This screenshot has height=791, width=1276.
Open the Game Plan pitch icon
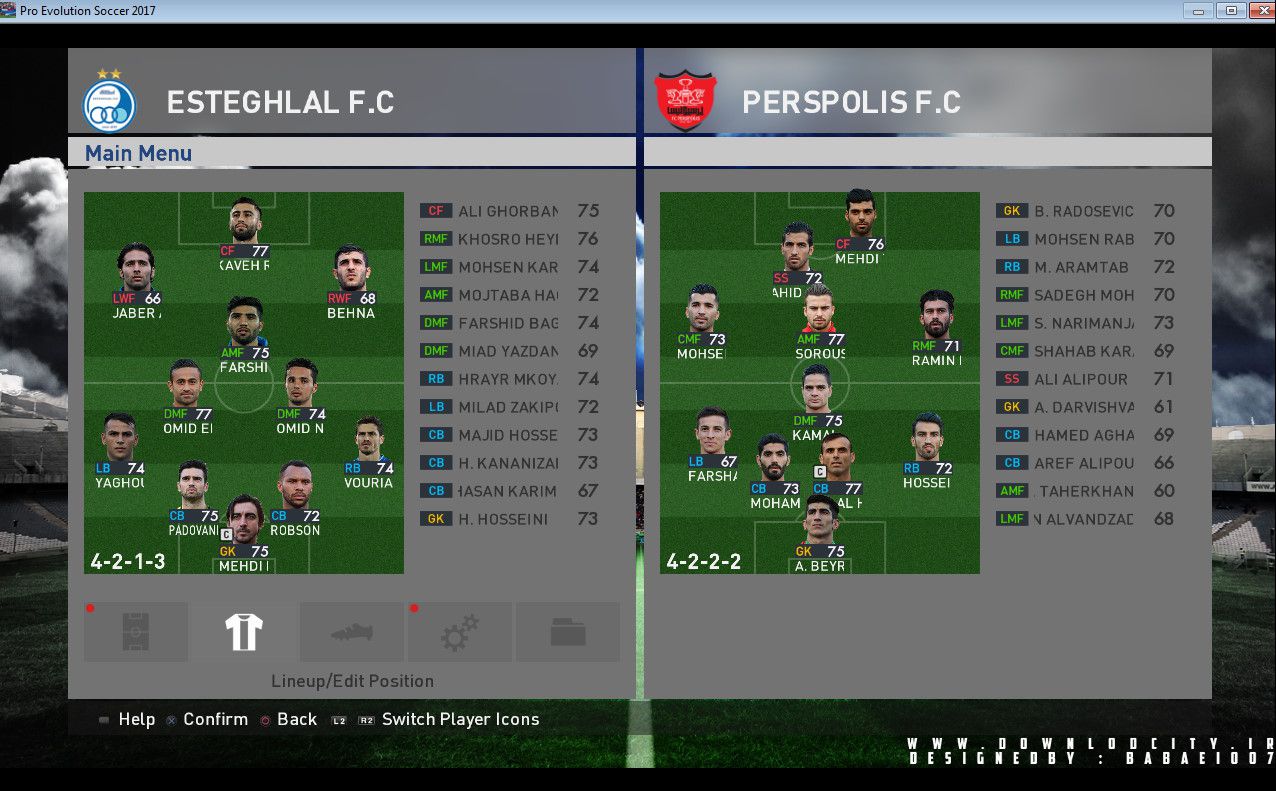136,632
